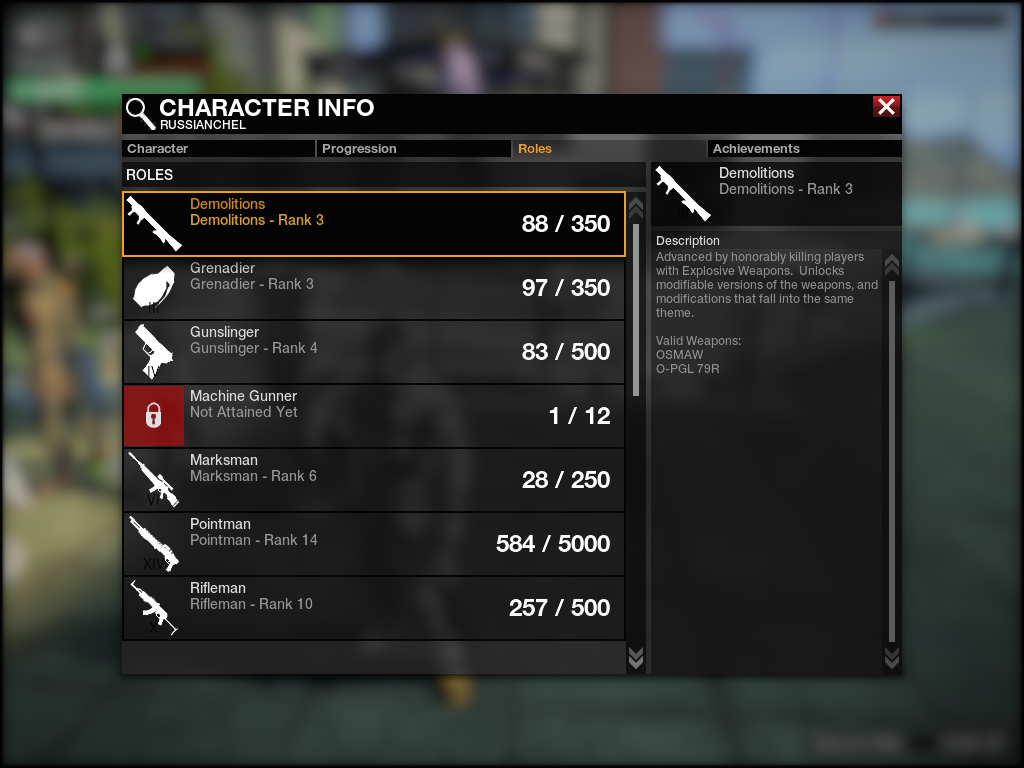Switch to the Character tab
This screenshot has width=1024, height=768.
[x=218, y=149]
